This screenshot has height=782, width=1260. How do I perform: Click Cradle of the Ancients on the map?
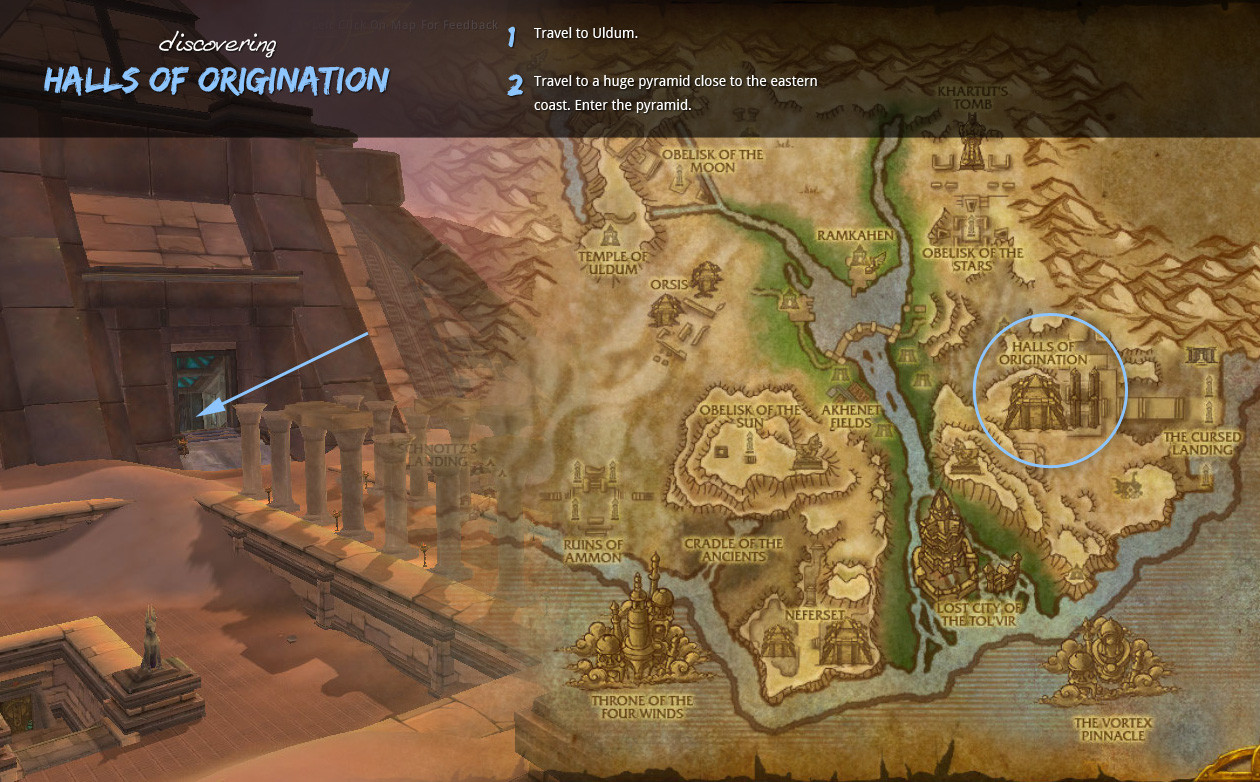(733, 550)
